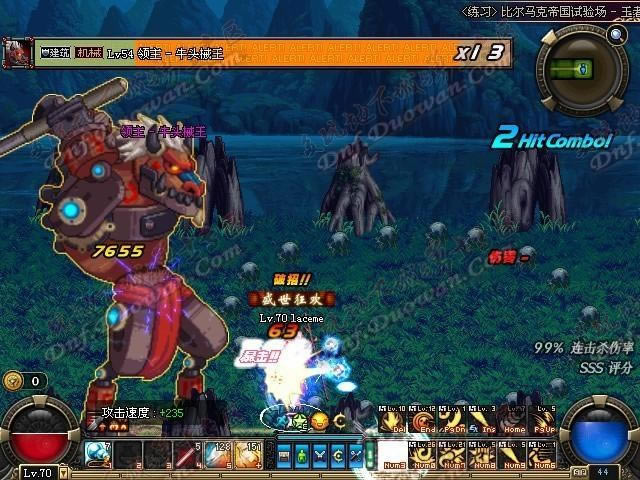Screen dimensions: 640x480
Task: Activate the skill bound to End
Action: [x=421, y=421]
